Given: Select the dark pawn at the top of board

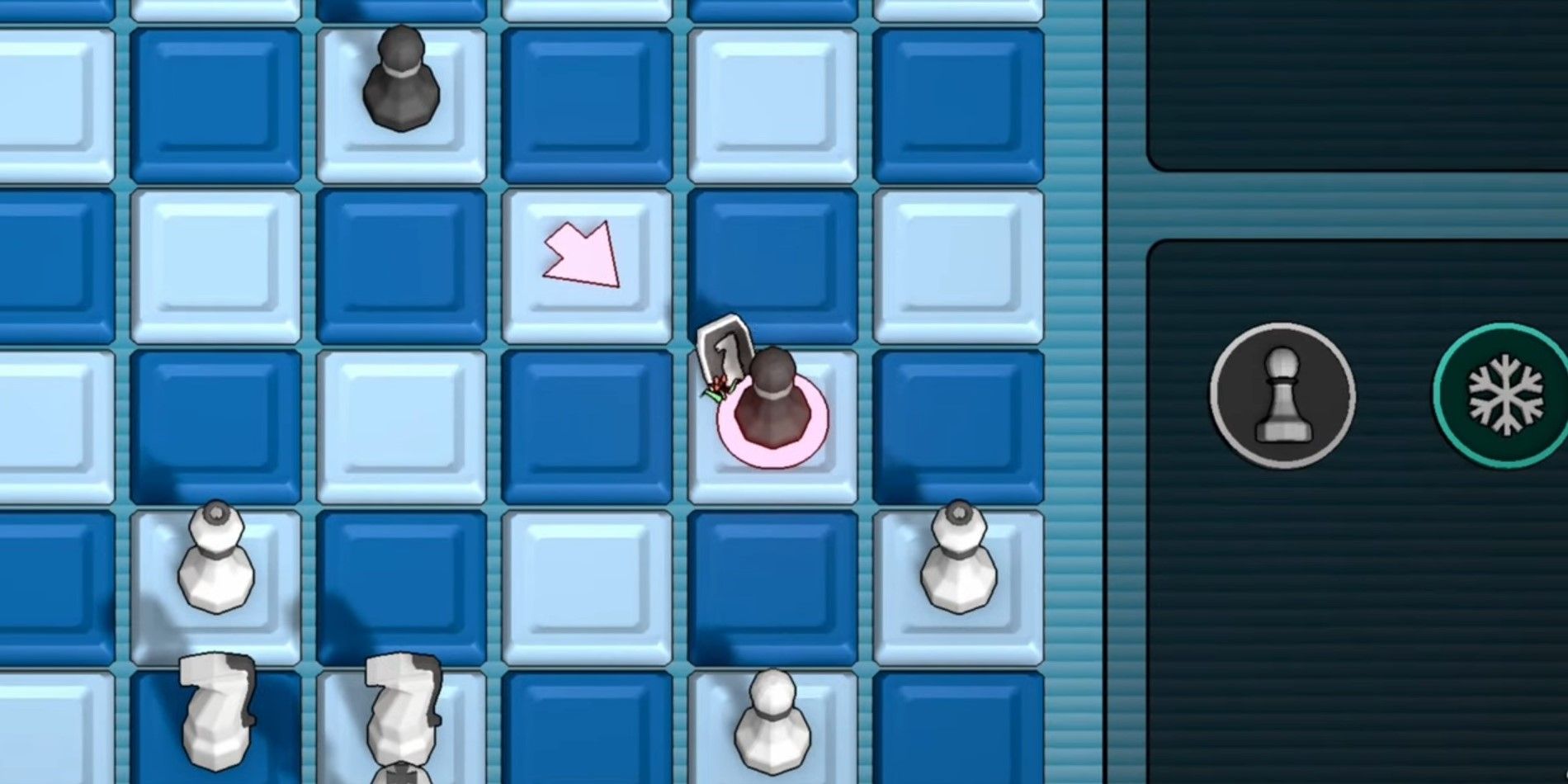Looking at the screenshot, I should coord(400,78).
